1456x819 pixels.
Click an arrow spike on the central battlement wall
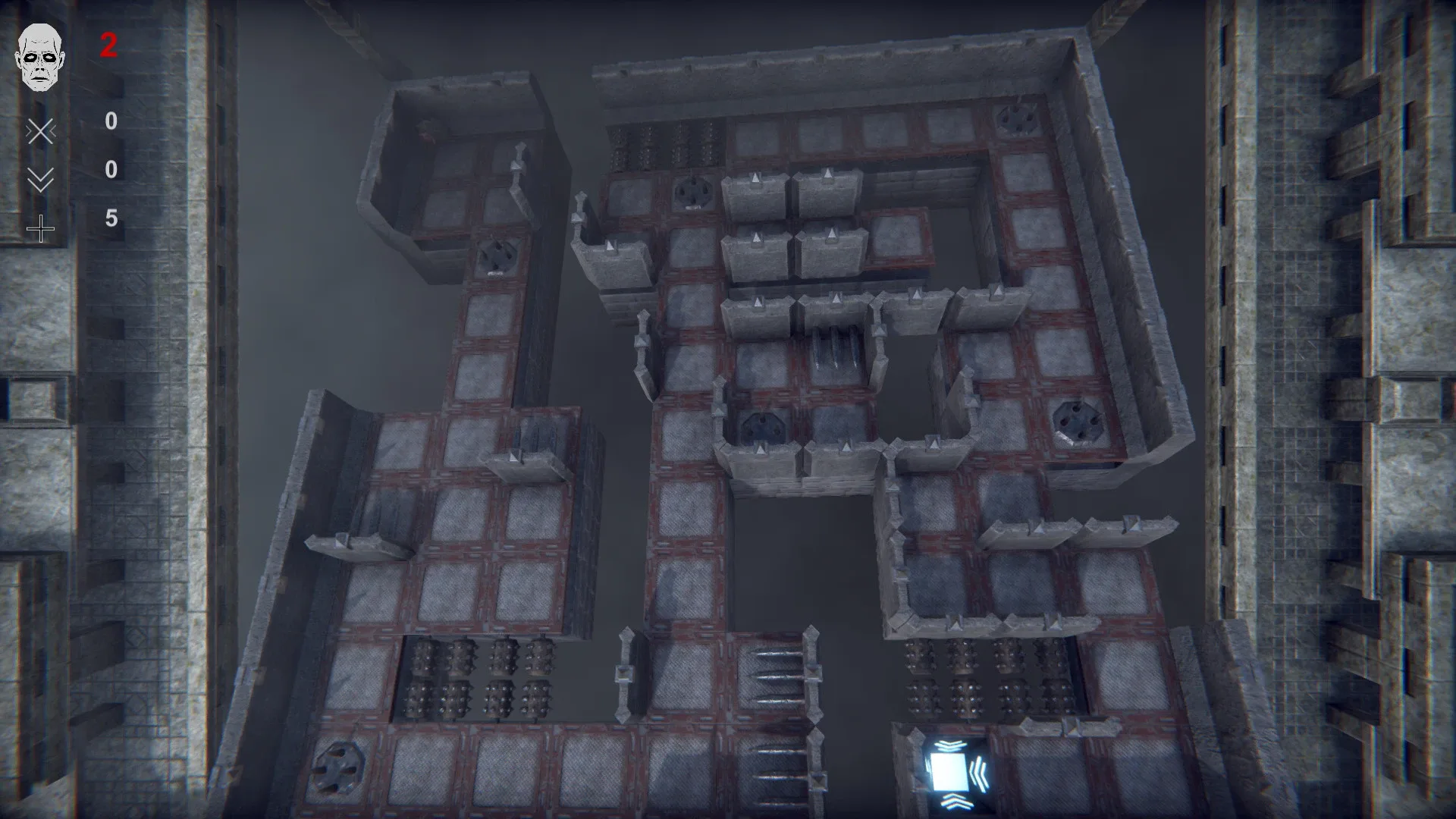pos(758,302)
